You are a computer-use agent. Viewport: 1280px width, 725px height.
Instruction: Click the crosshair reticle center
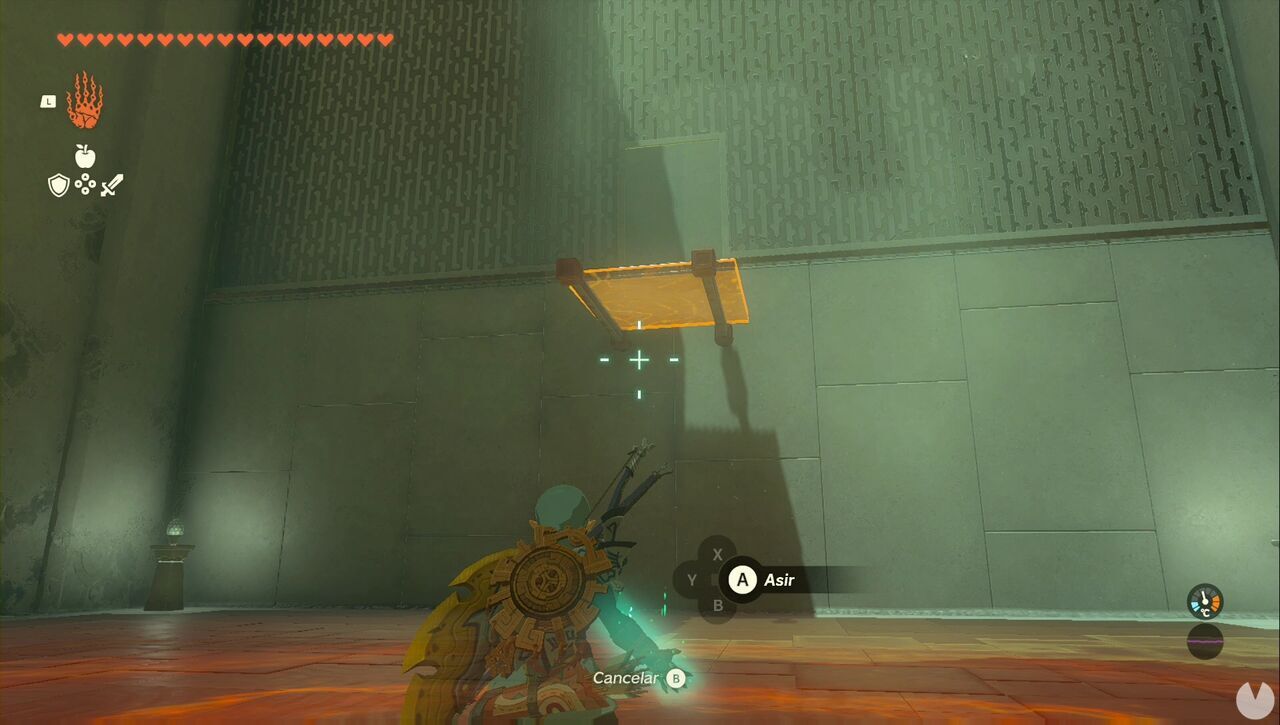tap(637, 360)
